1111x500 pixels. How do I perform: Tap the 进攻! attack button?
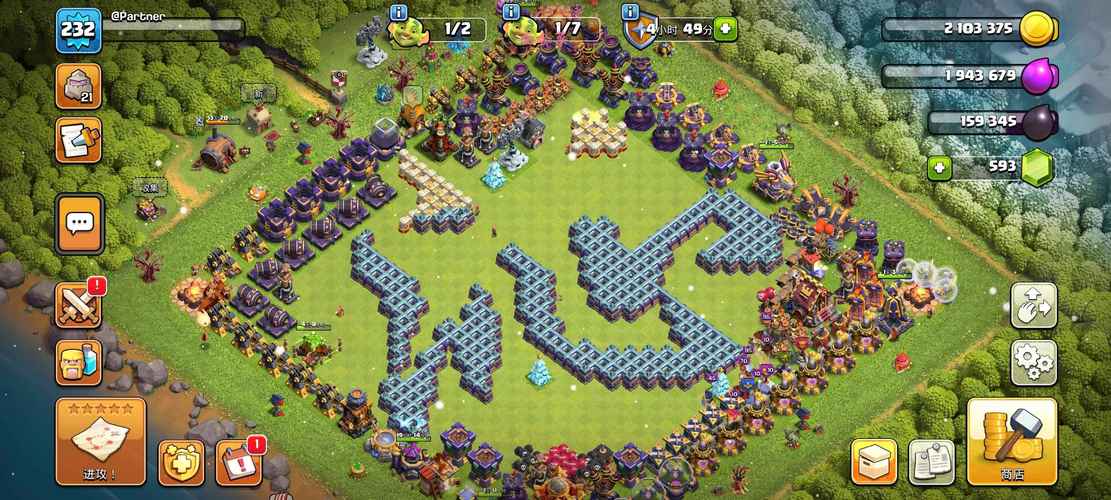tap(100, 441)
